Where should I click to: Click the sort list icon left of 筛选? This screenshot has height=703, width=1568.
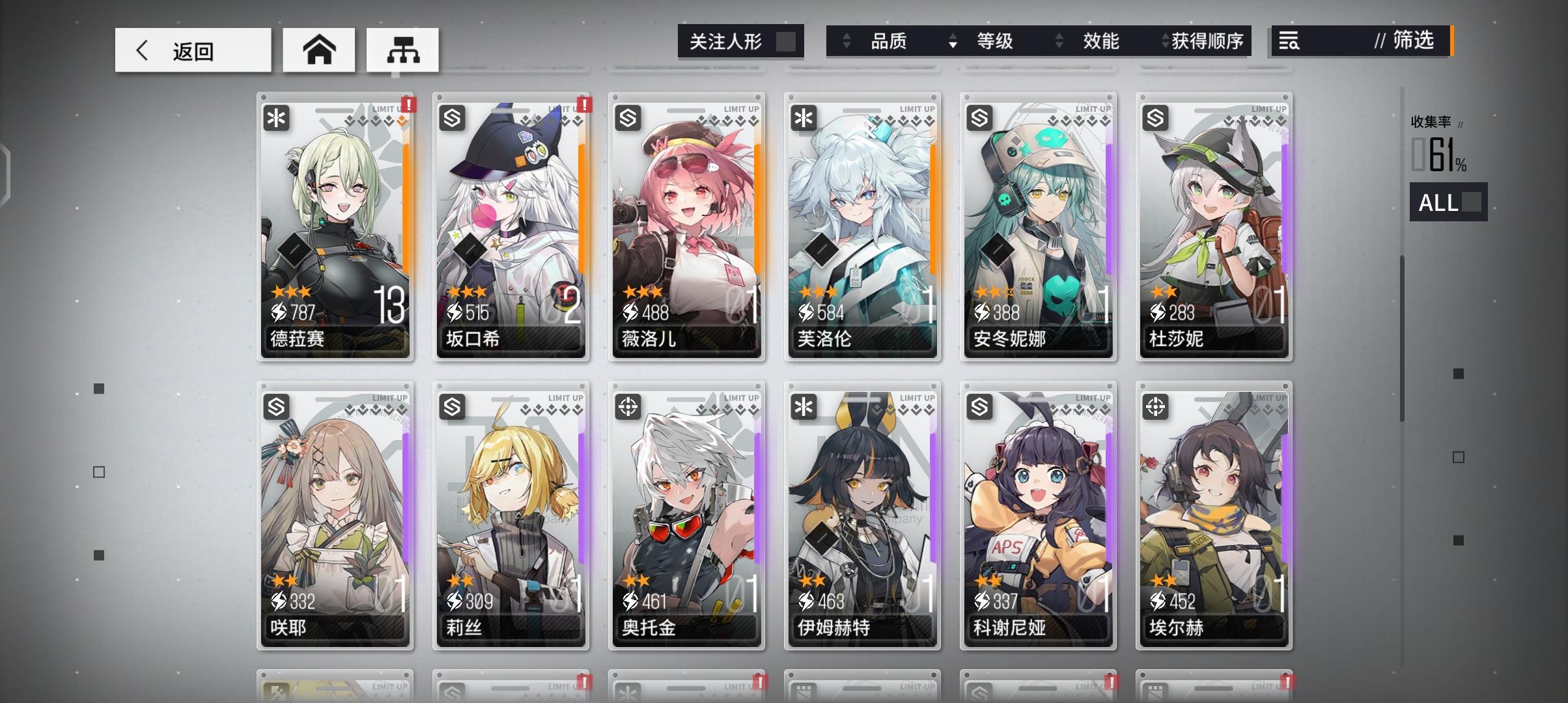coord(1287,41)
